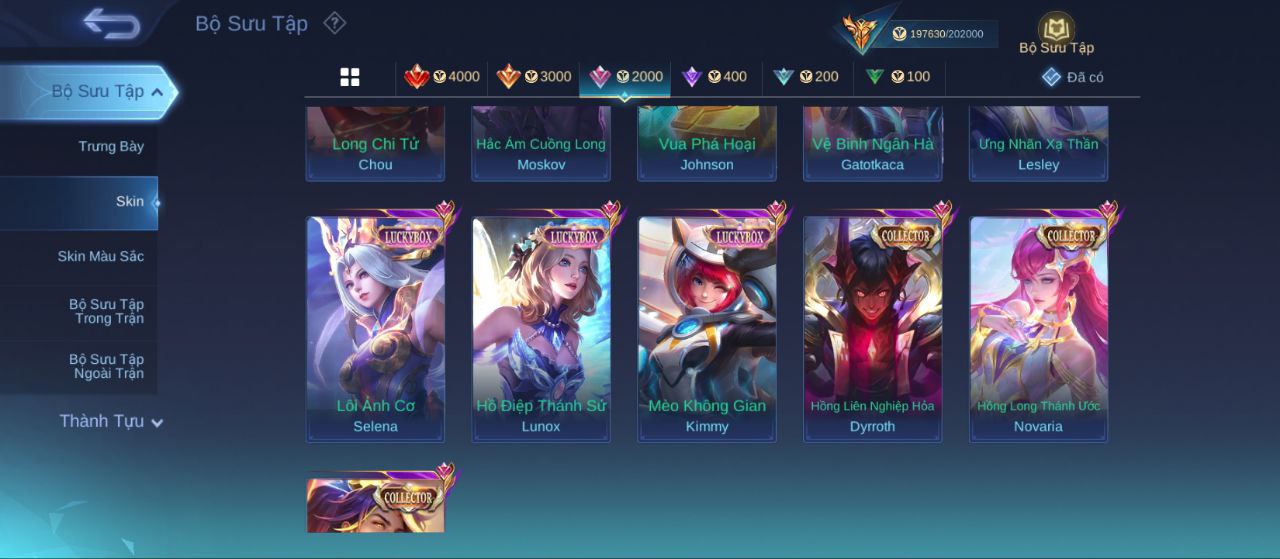1280x559 pixels.
Task: Go back with the return arrow
Action: click(x=111, y=23)
